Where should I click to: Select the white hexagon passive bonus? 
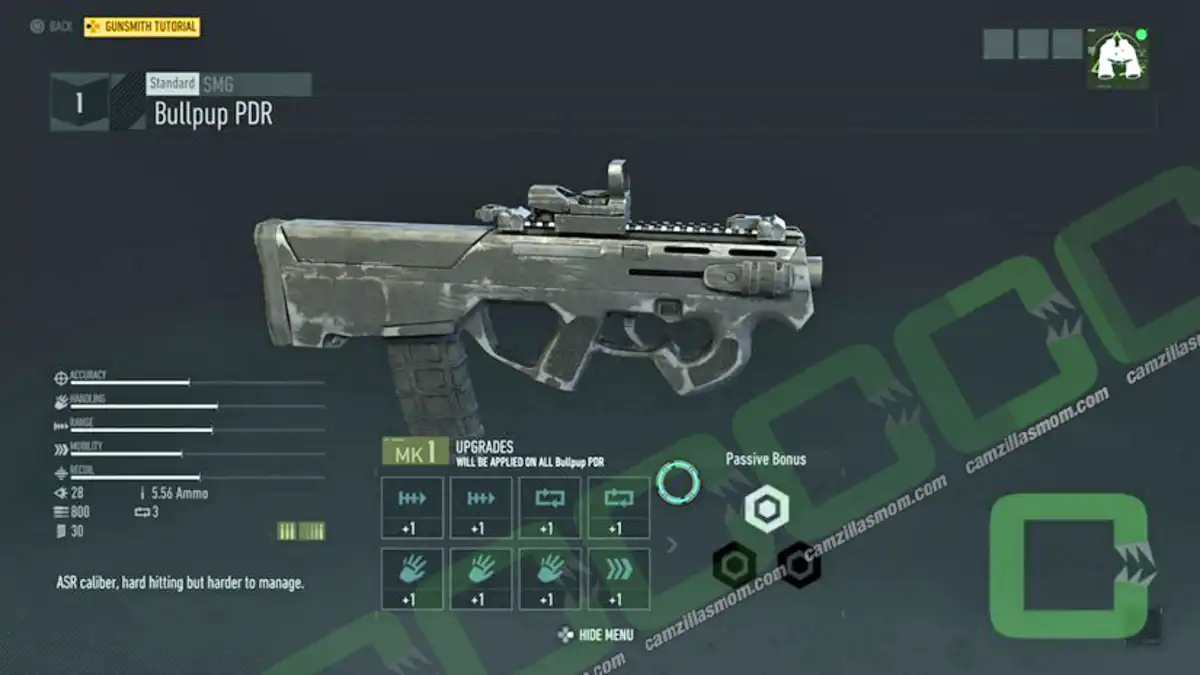coord(766,509)
